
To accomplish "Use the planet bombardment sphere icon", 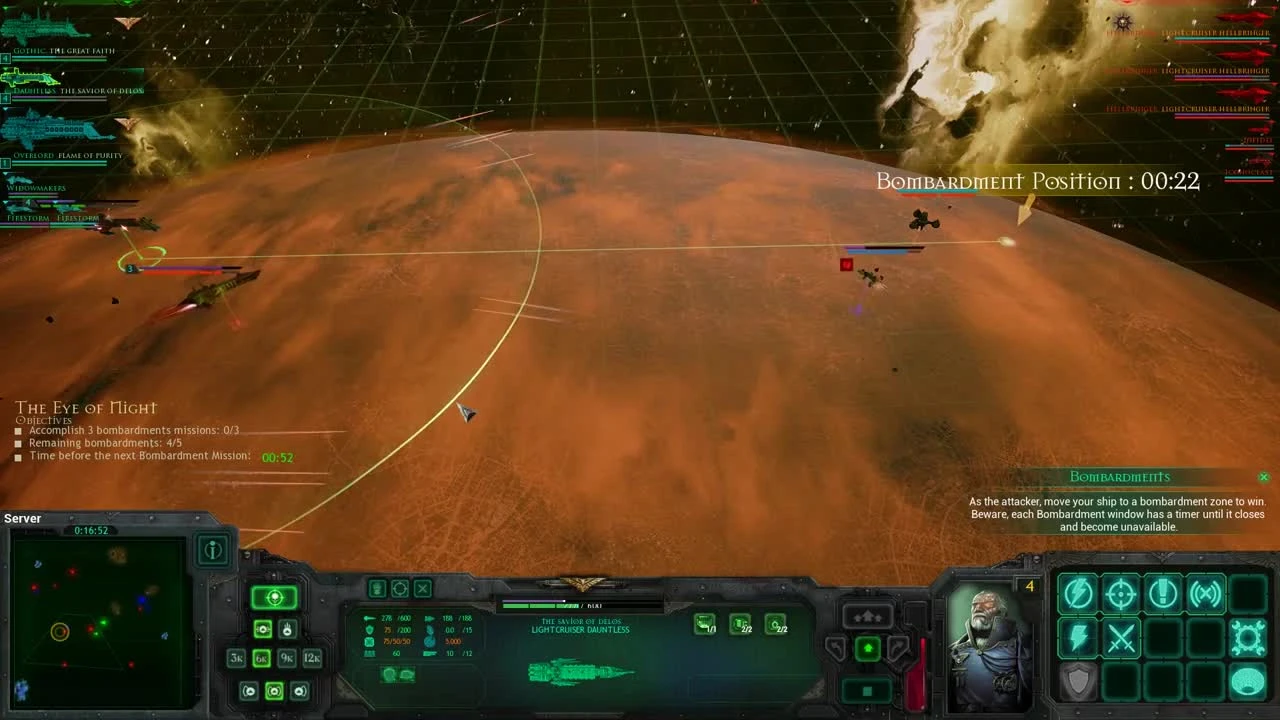I will click(1249, 681).
